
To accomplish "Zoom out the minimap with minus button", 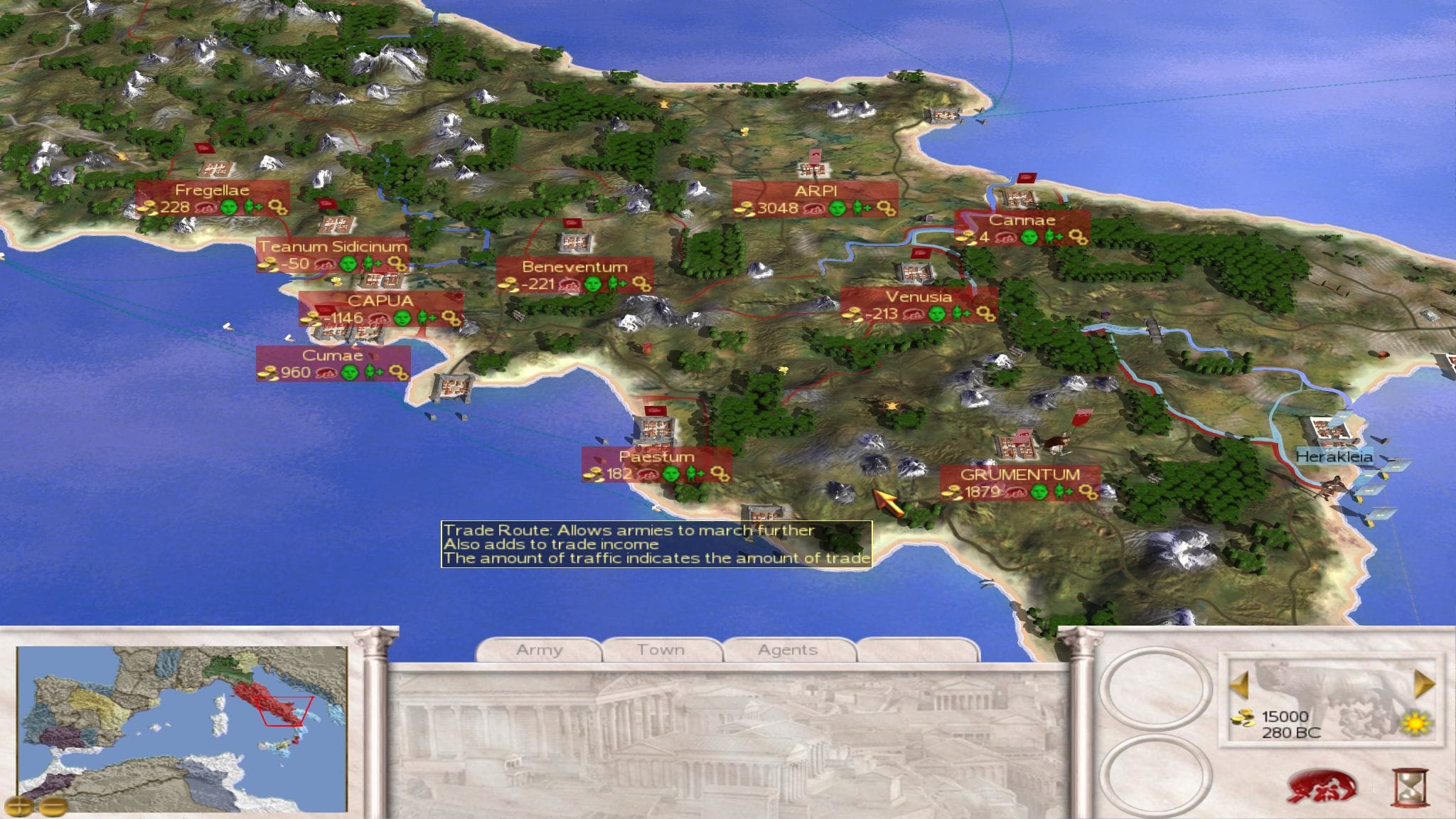I will pyautogui.click(x=53, y=805).
